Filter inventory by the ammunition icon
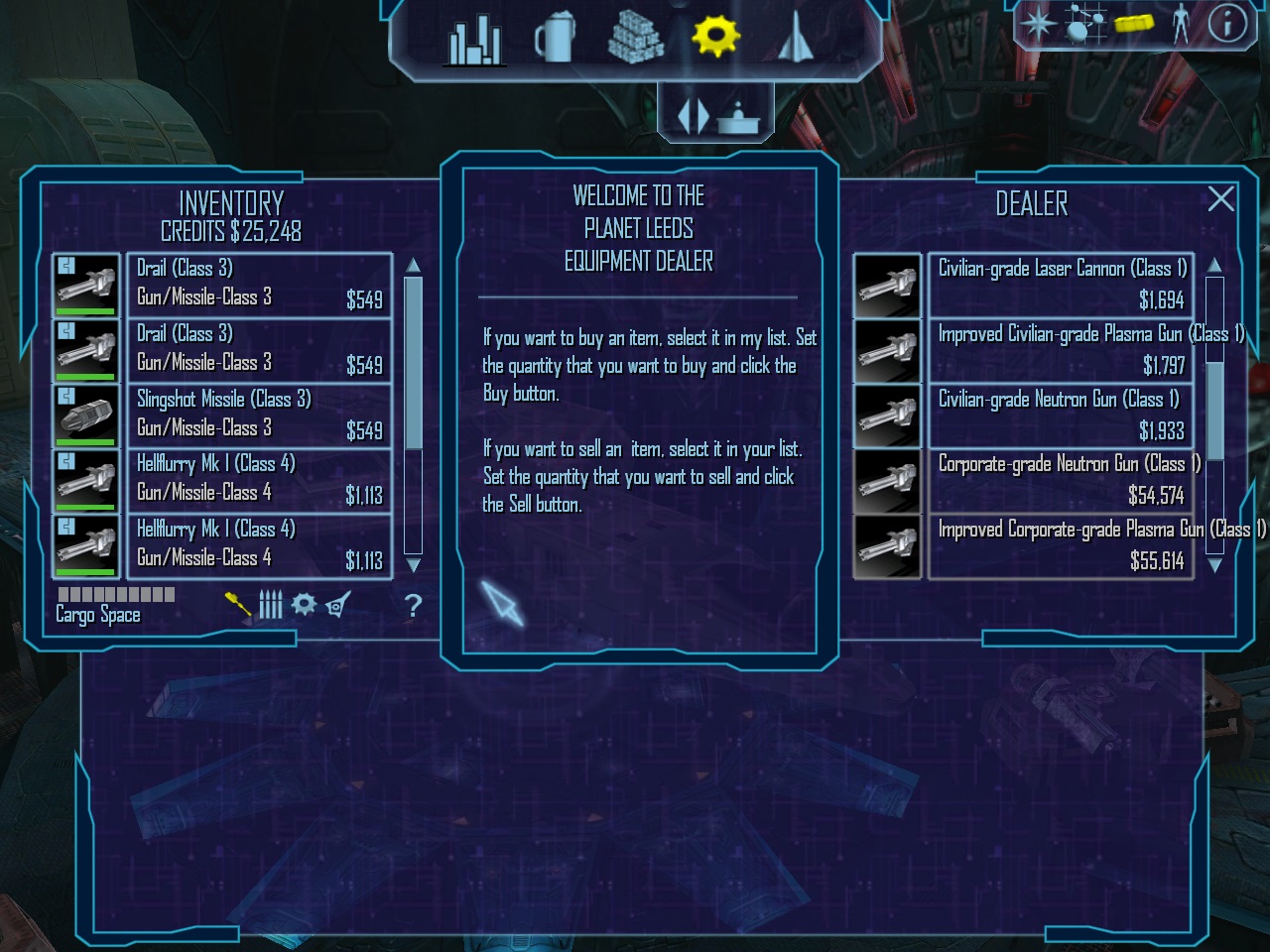Image resolution: width=1270 pixels, height=952 pixels. [x=271, y=604]
